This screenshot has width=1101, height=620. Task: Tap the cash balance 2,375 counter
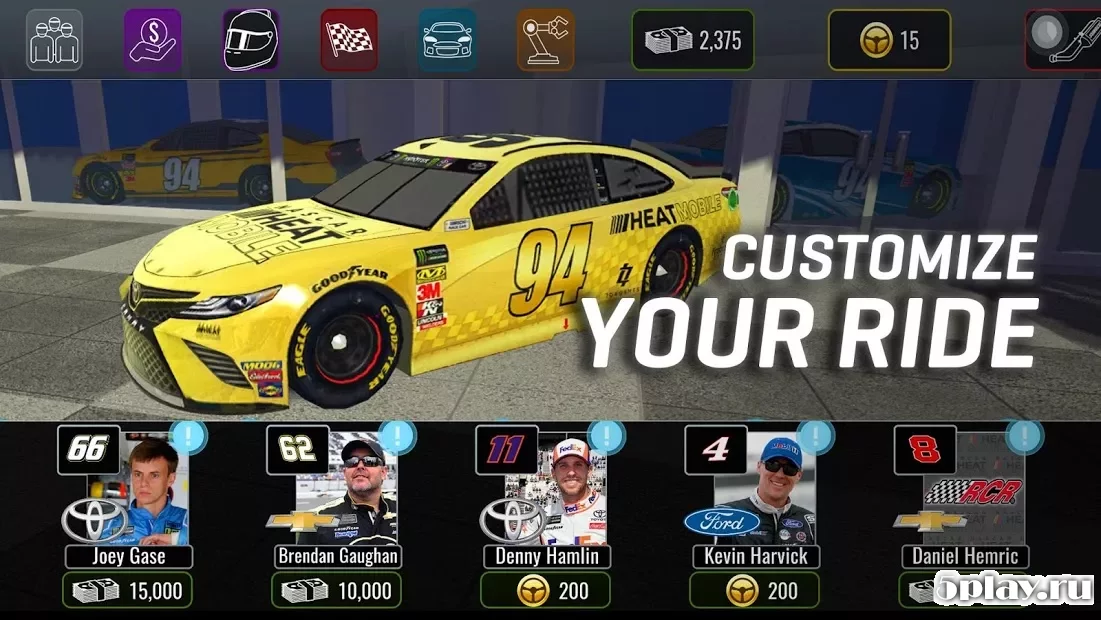pos(693,40)
